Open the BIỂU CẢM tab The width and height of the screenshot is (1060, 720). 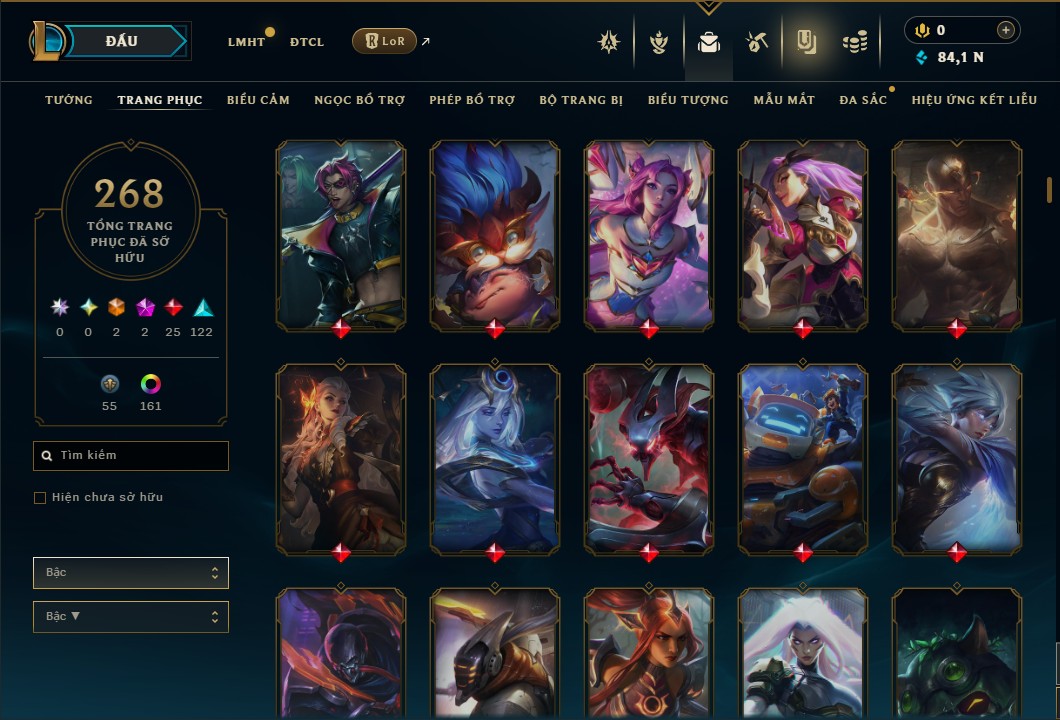coord(258,100)
